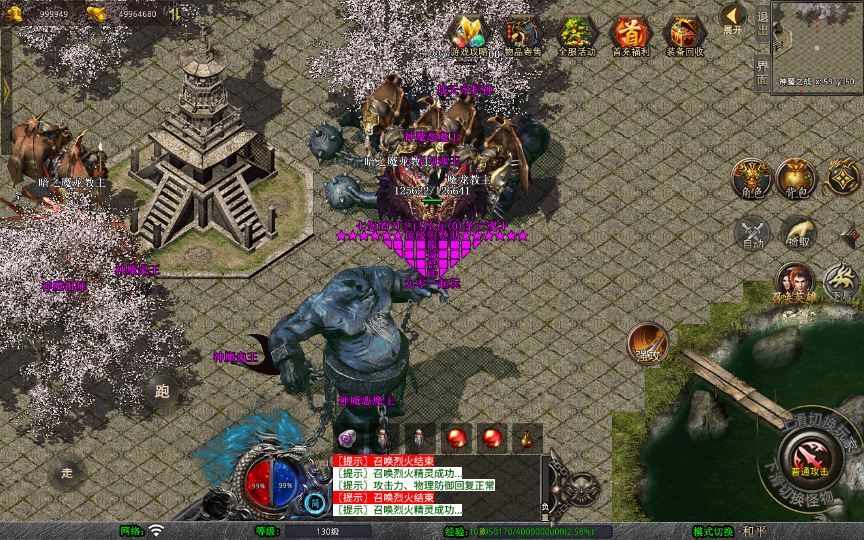Tap the 跑 run button

(162, 392)
